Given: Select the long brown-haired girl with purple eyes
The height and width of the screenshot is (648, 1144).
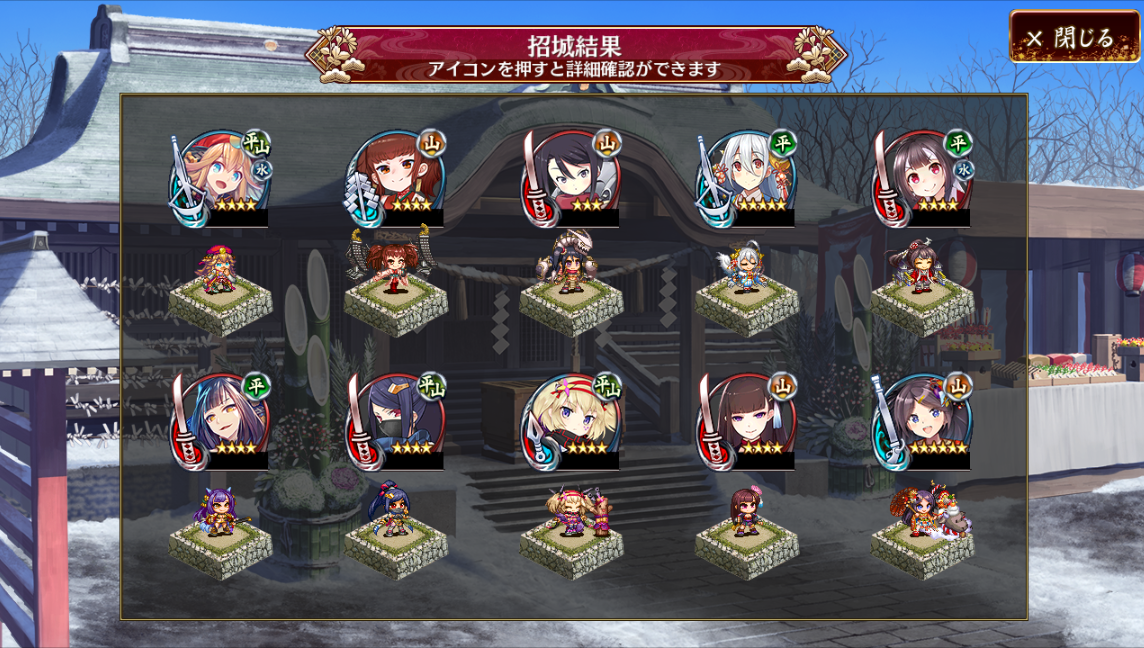Looking at the screenshot, I should pos(747,421).
